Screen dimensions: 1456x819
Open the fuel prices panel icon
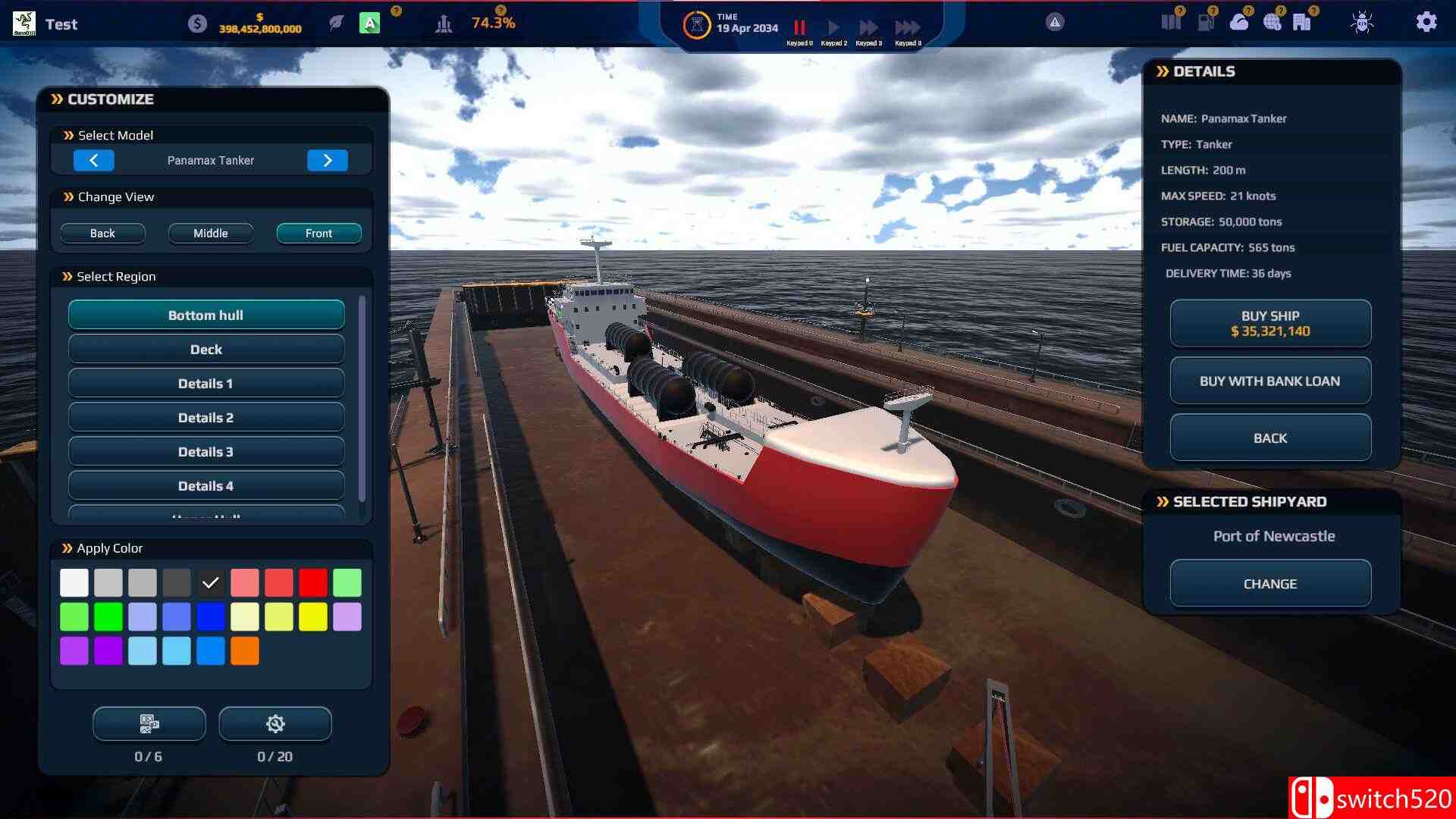click(1205, 22)
